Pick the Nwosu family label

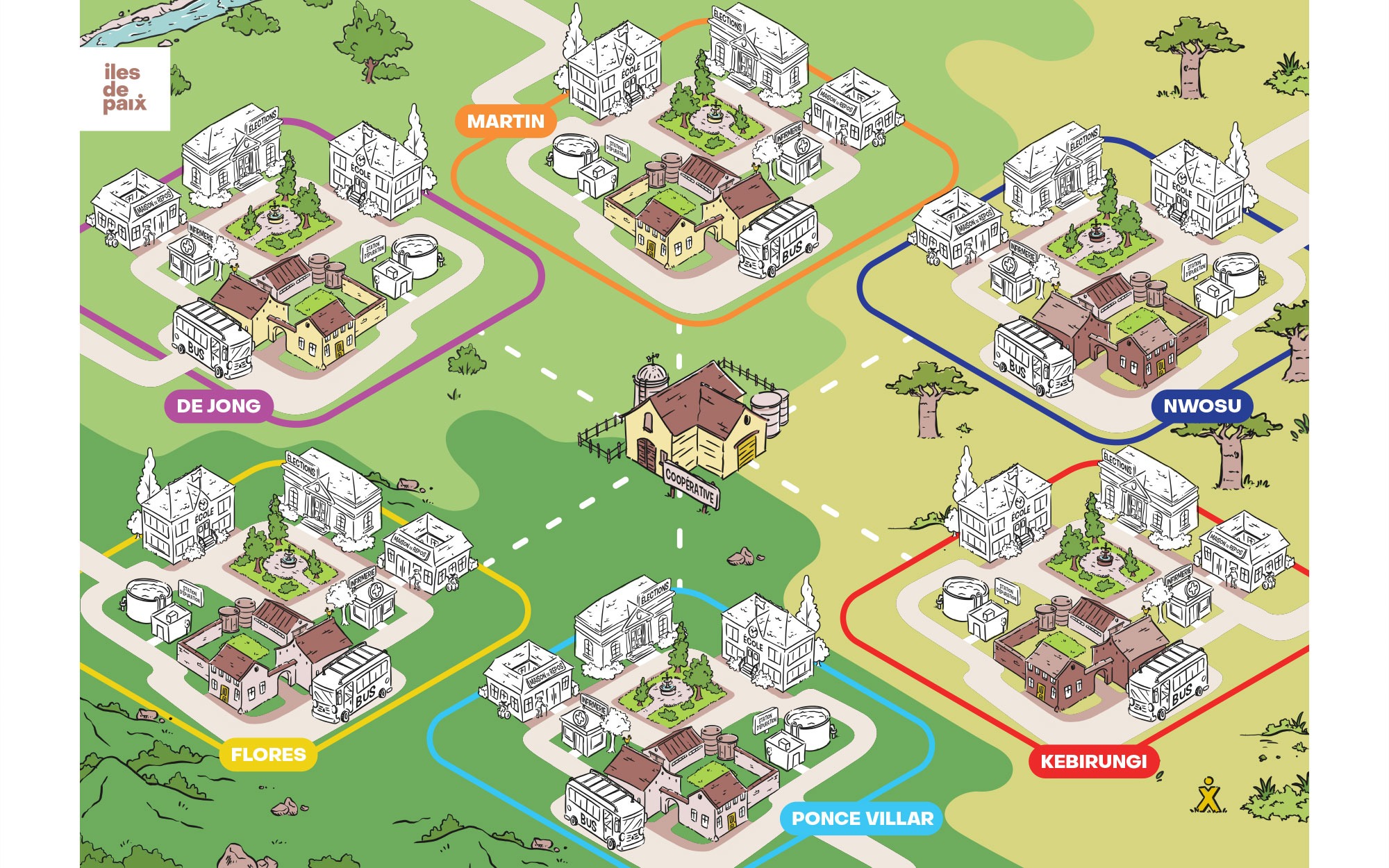(1201, 406)
